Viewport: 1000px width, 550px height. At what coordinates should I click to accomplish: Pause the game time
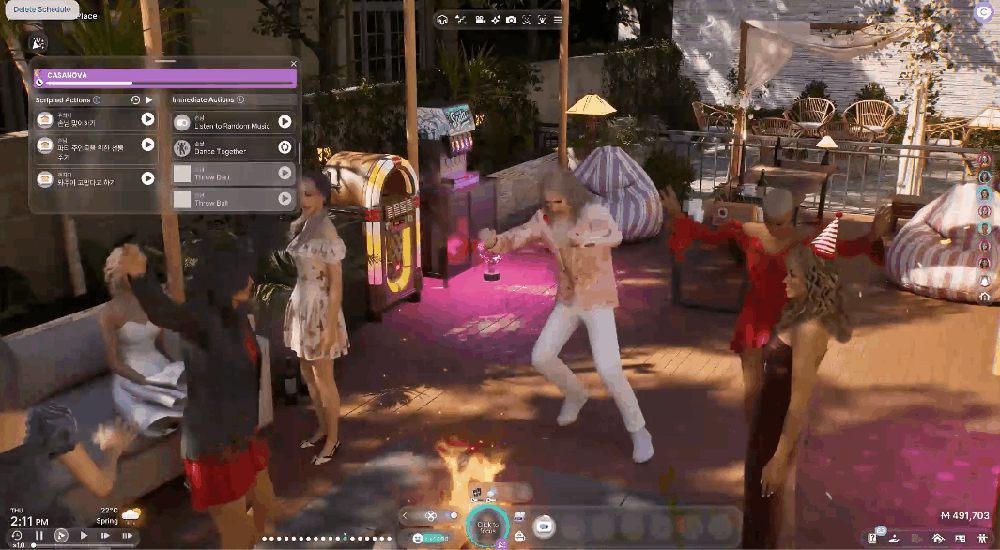pos(39,536)
